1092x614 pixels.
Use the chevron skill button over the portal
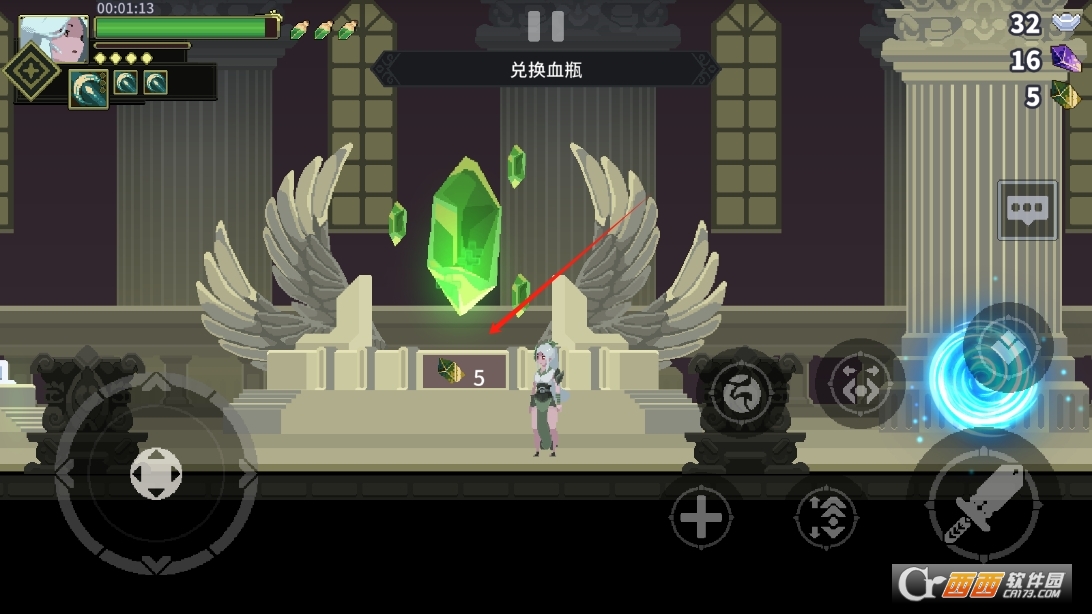pyautogui.click(x=1006, y=348)
